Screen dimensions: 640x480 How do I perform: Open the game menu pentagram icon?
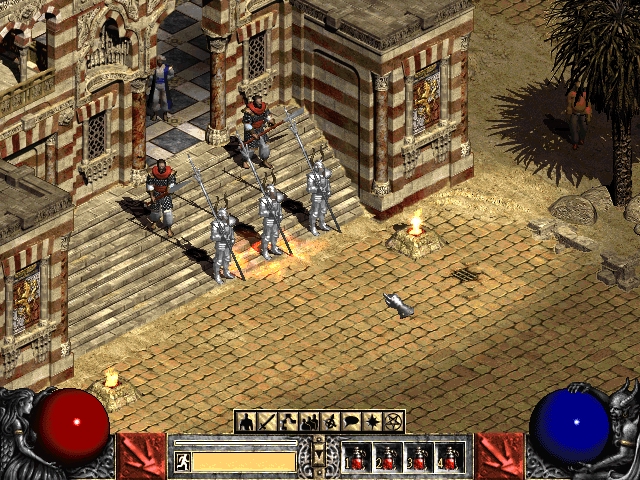(393, 421)
